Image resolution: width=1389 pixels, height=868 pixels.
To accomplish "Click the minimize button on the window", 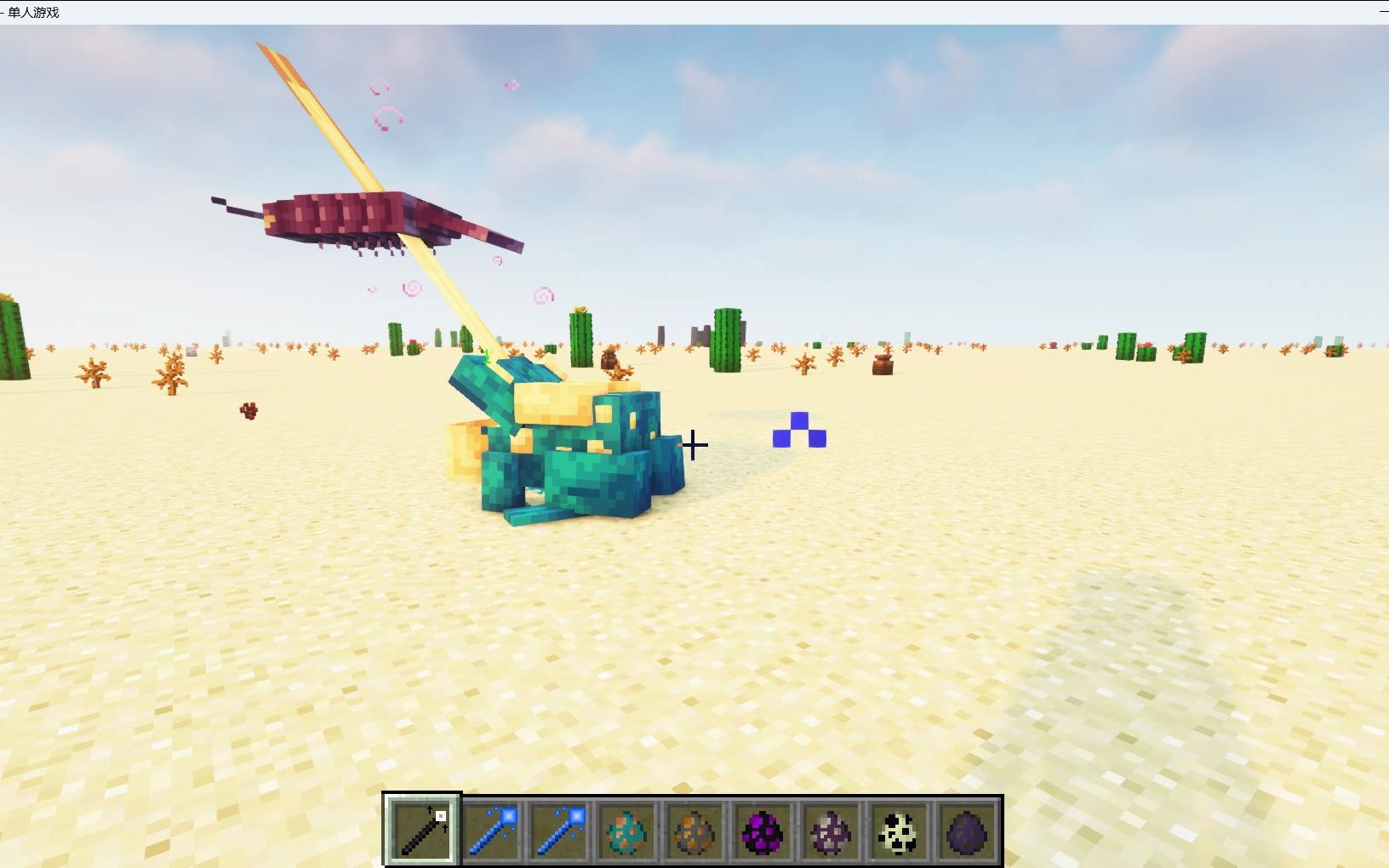I will [x=1382, y=12].
